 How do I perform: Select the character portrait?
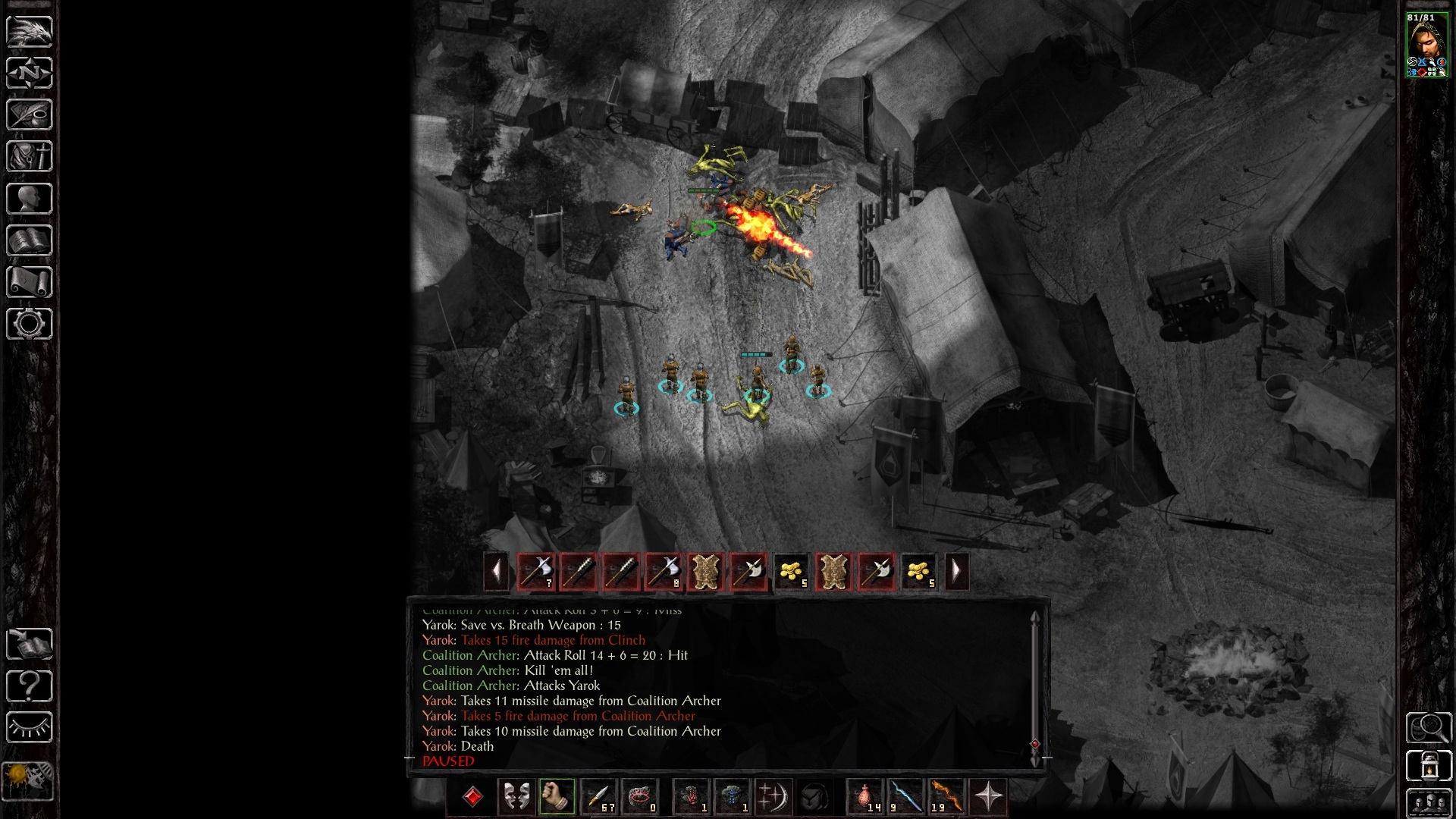(1426, 45)
